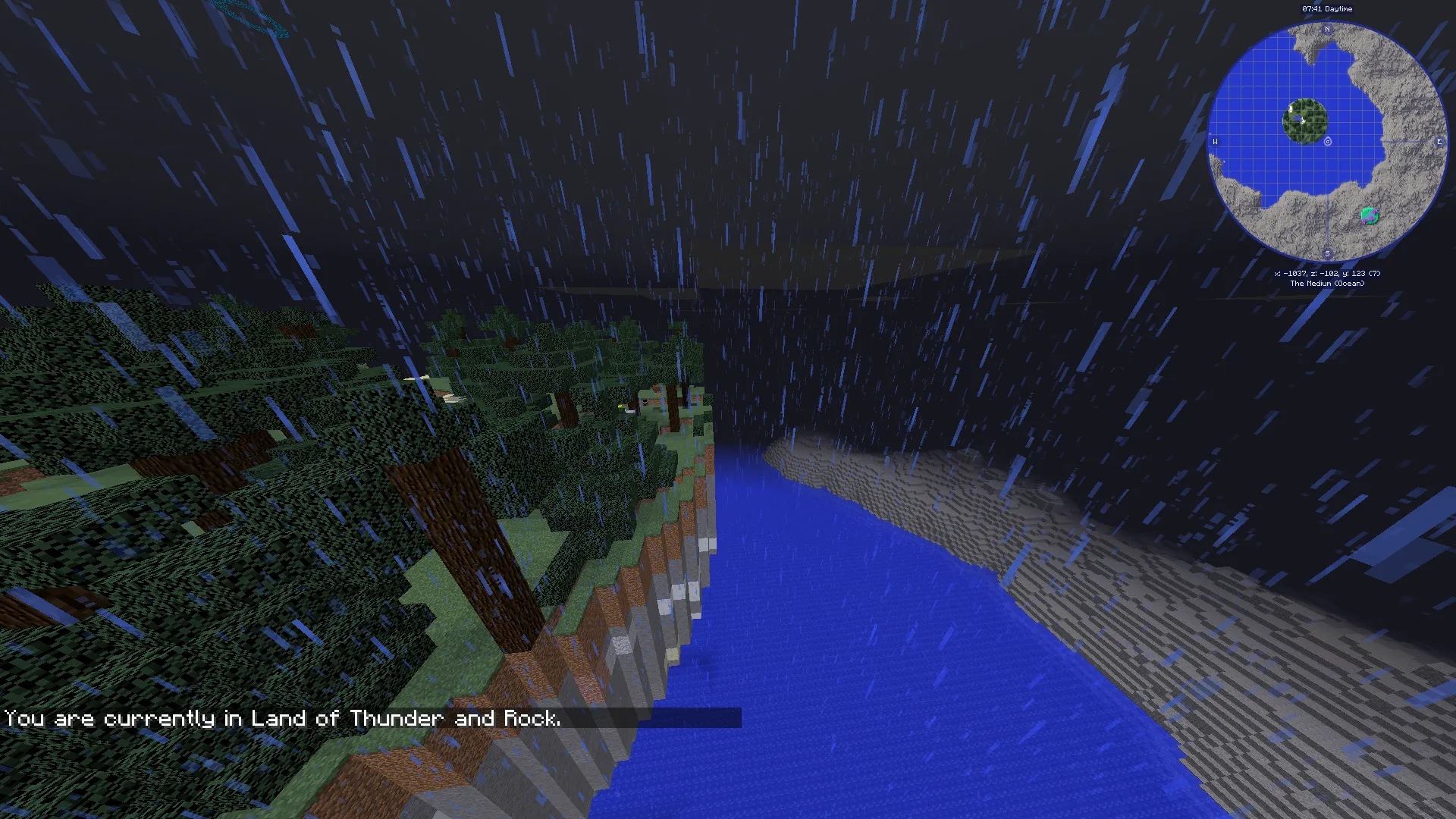1456x819 pixels.
Task: Click the S compass marker on minimap
Action: [1327, 253]
